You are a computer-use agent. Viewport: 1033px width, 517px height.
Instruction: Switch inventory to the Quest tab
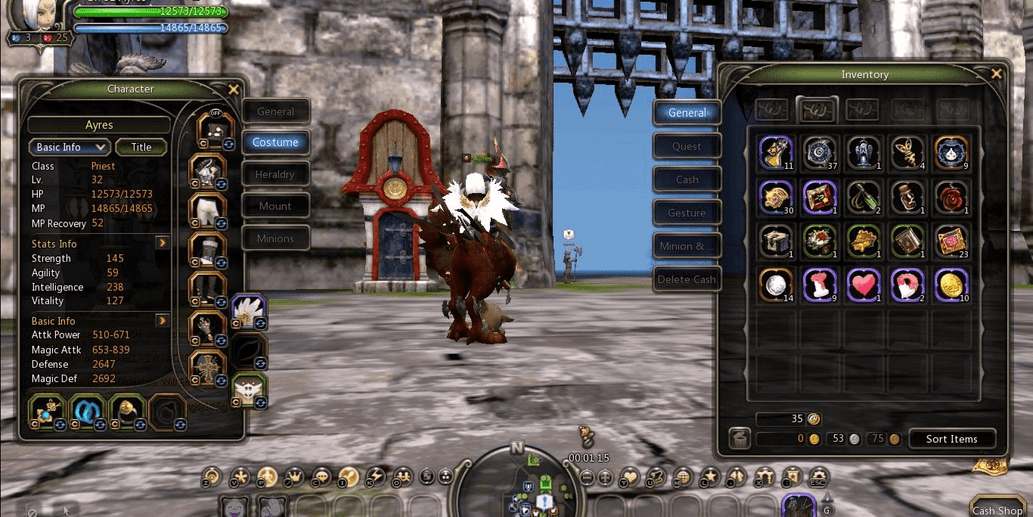coord(687,146)
